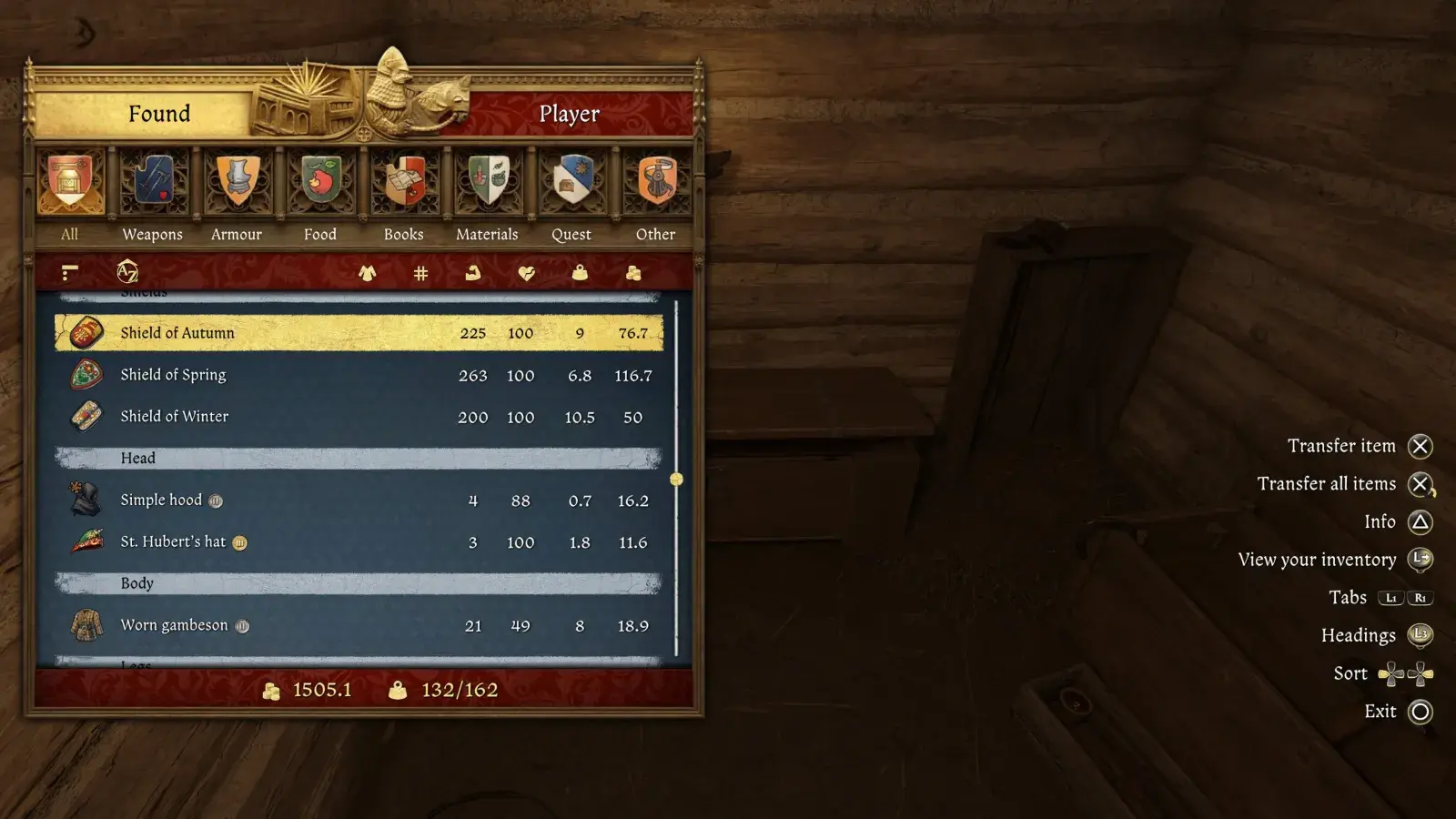Sort by quantity using the # icon
Screen dimensions: 1456x819
[420, 272]
